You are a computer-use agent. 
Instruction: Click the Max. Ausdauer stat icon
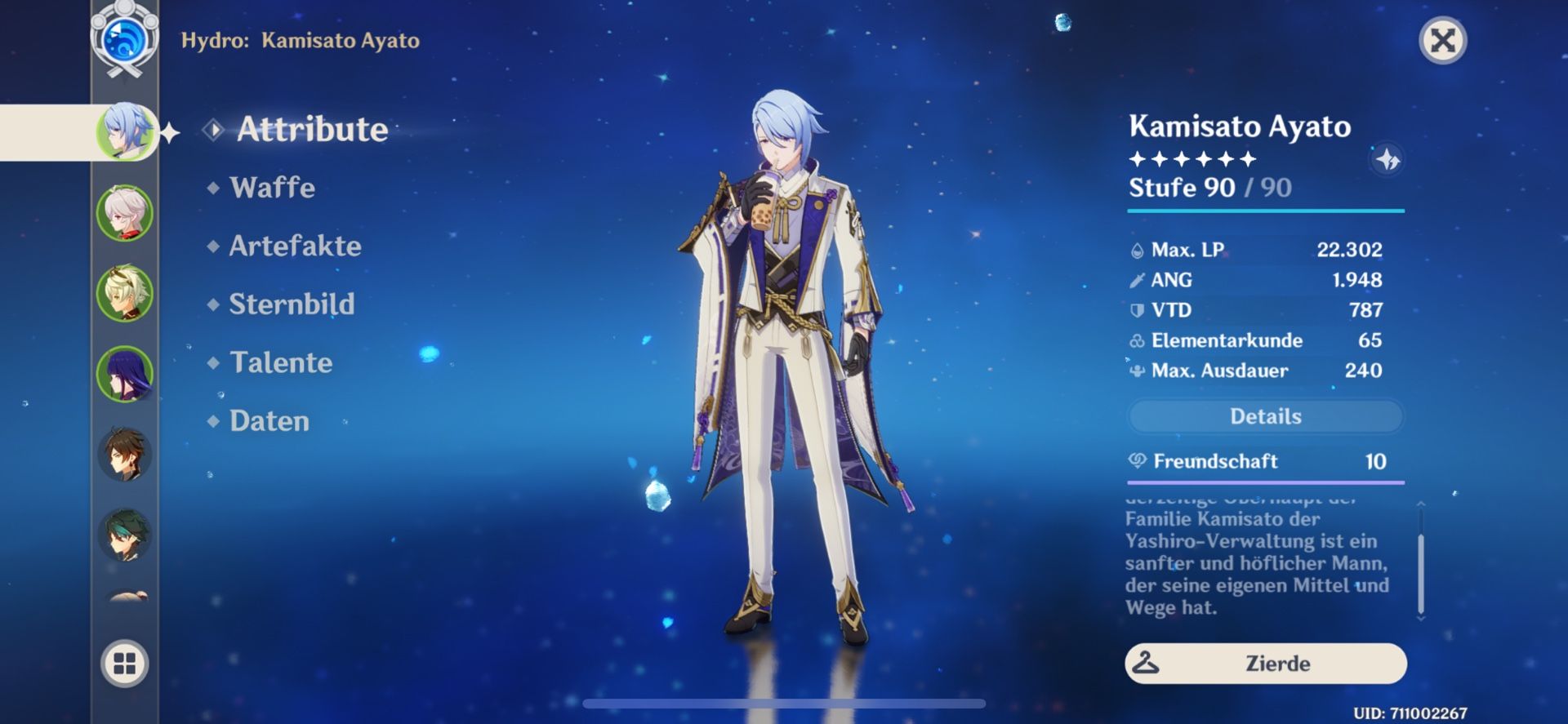pyautogui.click(x=1137, y=371)
